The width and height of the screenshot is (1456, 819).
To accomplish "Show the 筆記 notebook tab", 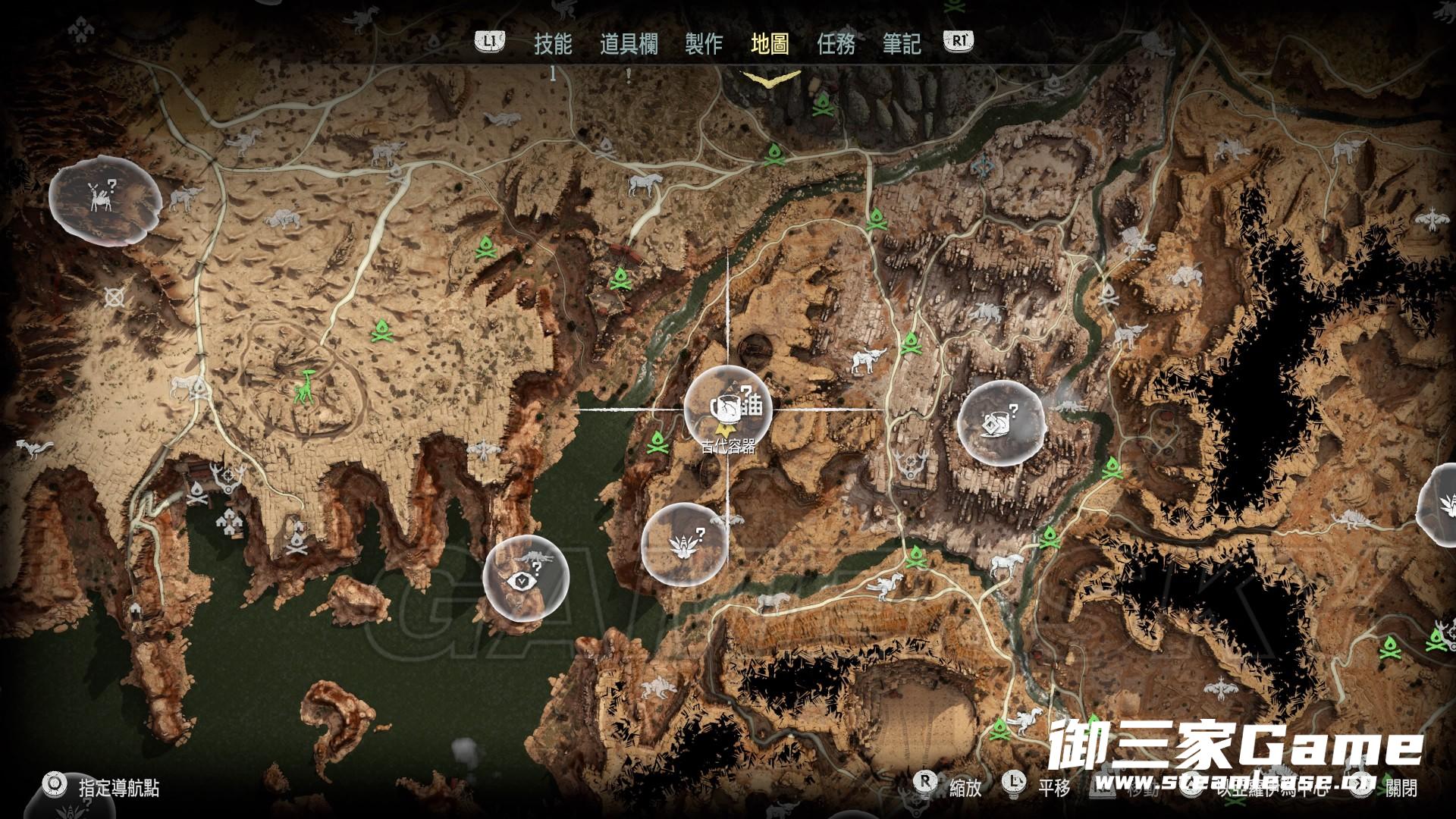I will click(x=902, y=44).
